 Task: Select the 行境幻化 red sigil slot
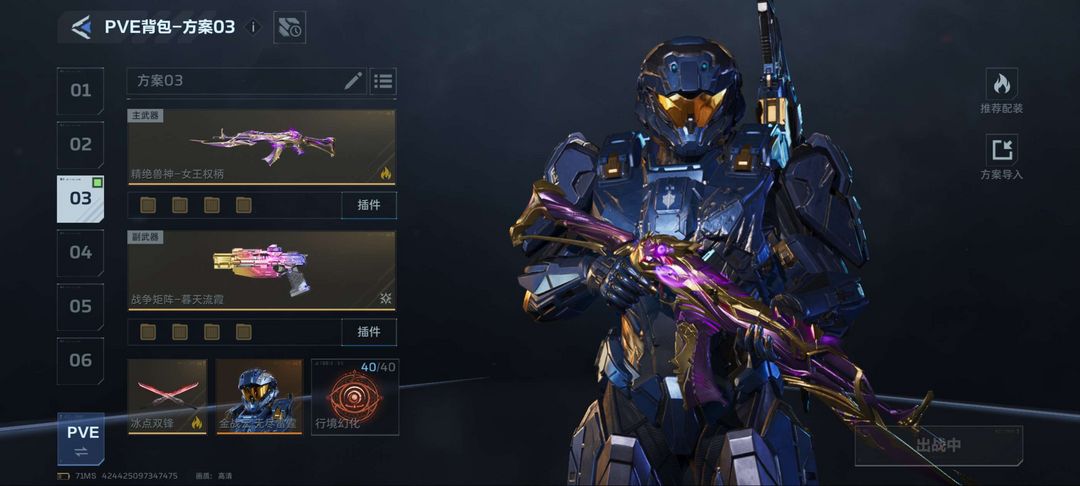pyautogui.click(x=354, y=396)
